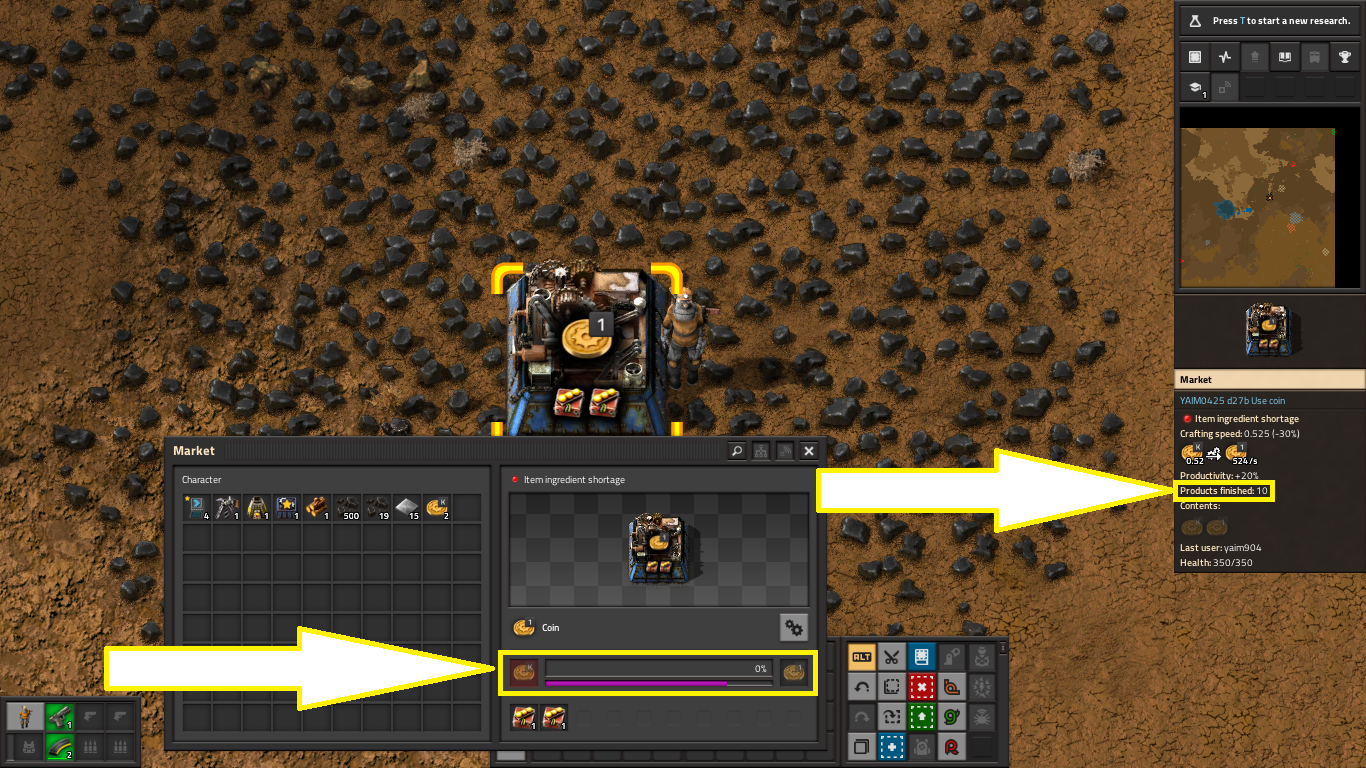This screenshot has width=1366, height=768.
Task: Select the coin stack in Character inventory
Action: tap(437, 508)
